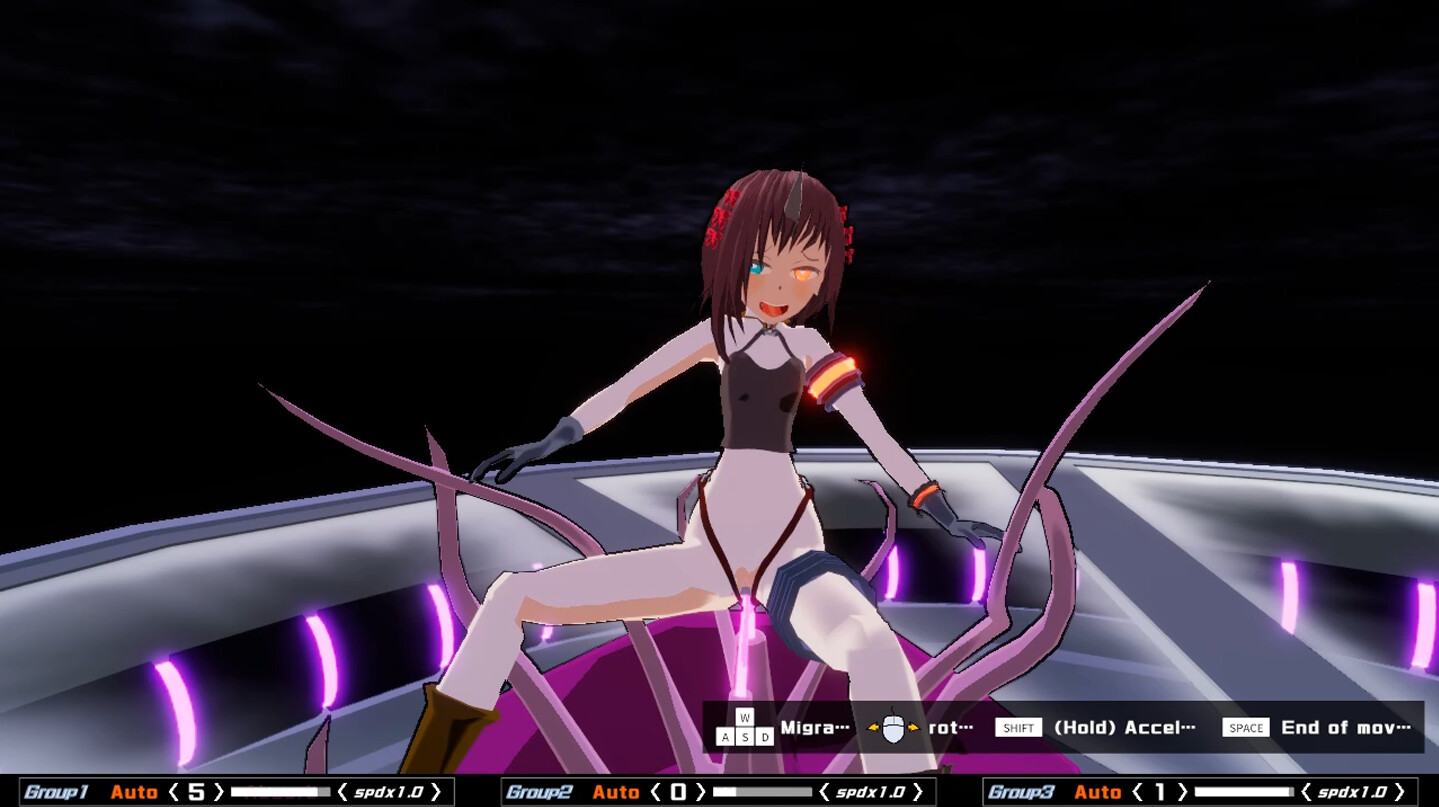This screenshot has width=1439, height=807.
Task: Click the left arrow of the mouse icon
Action: [x=872, y=728]
